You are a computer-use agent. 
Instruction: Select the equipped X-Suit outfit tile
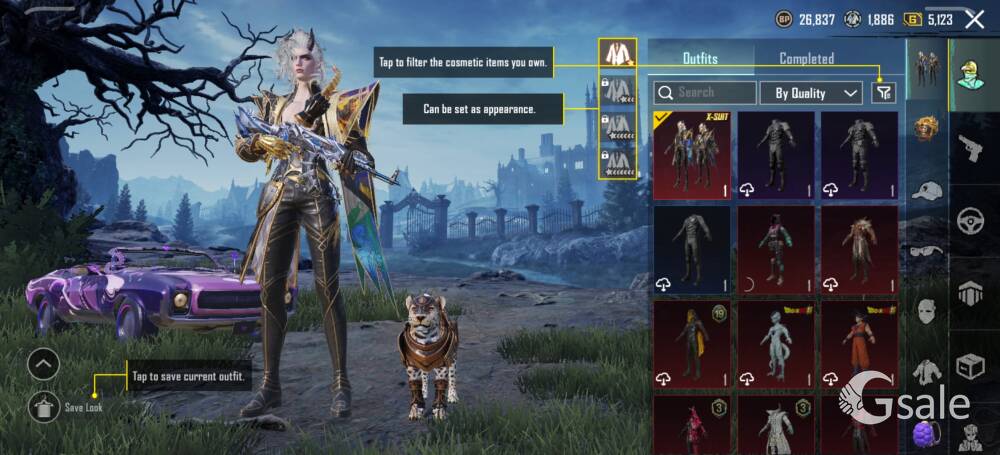(691, 155)
